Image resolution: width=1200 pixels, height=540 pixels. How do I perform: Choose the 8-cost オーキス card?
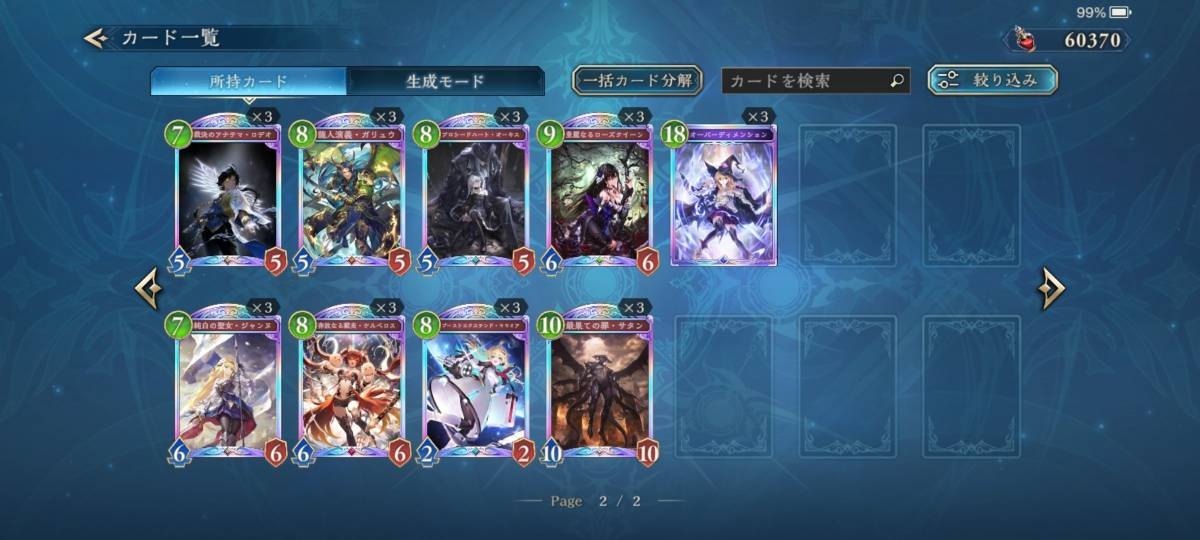click(x=476, y=197)
